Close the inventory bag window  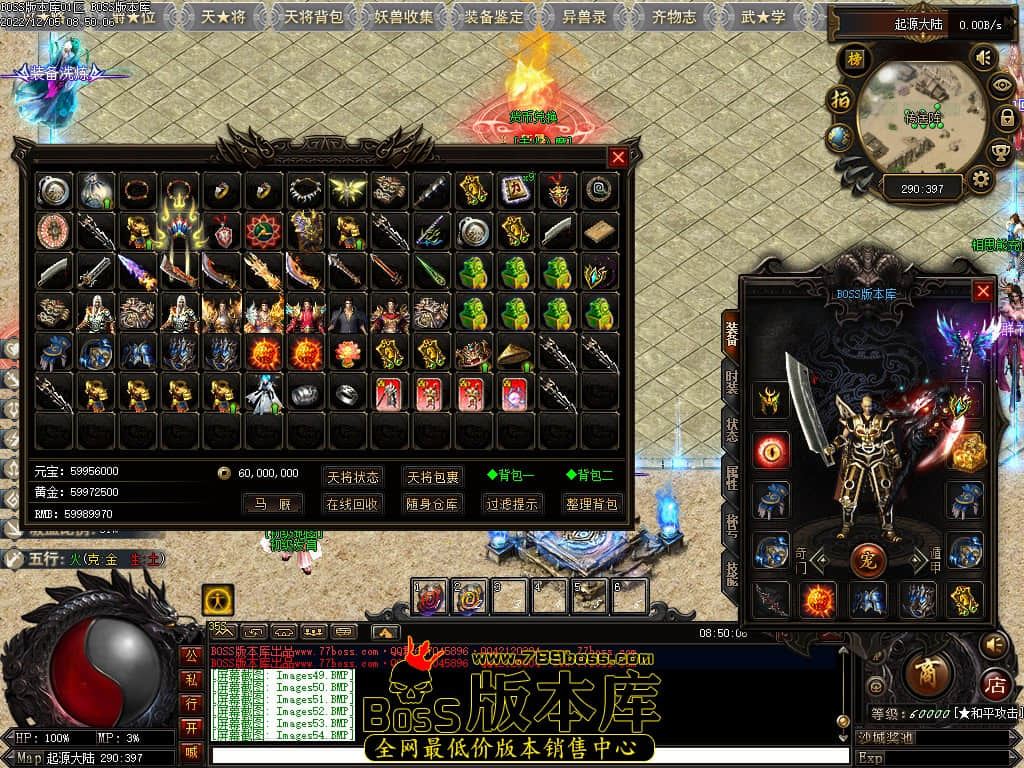pos(618,157)
